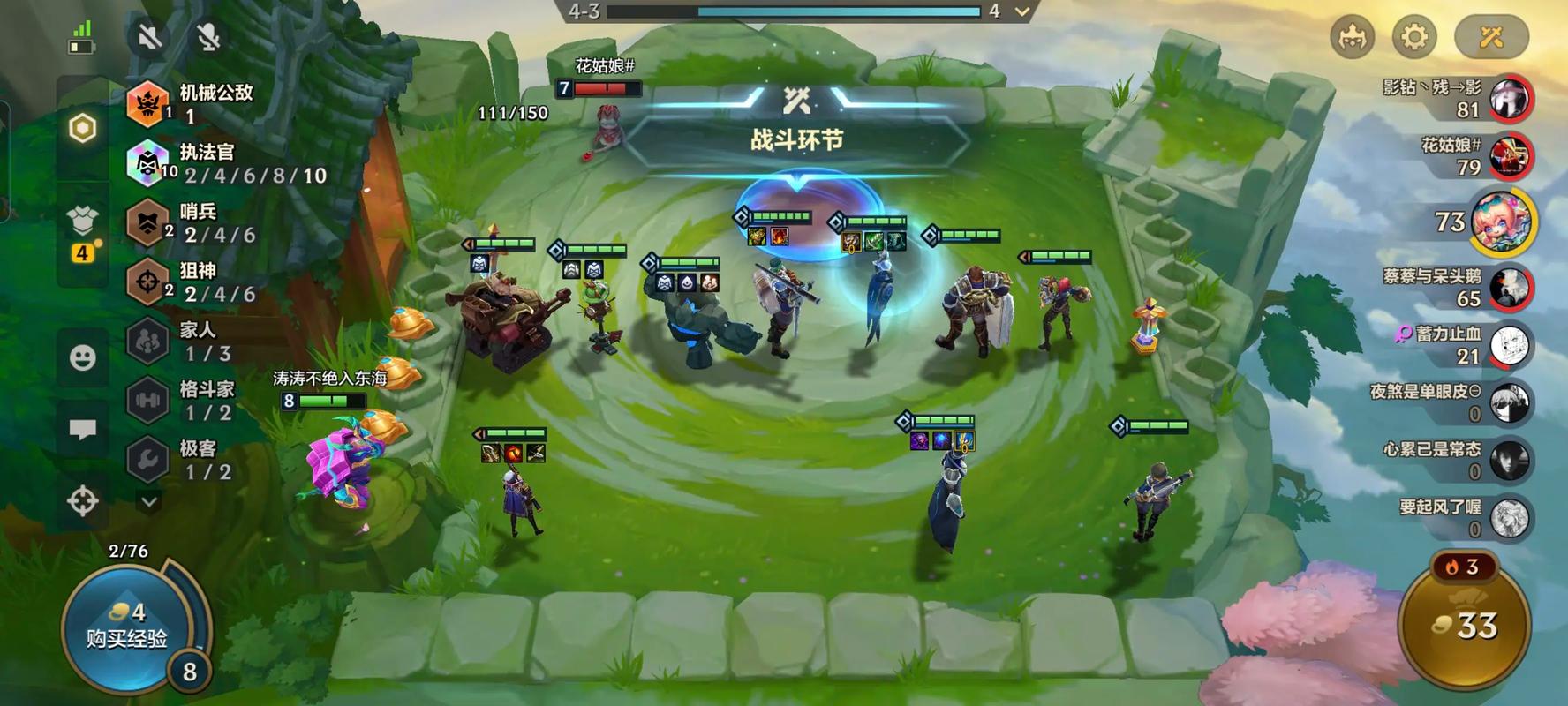Toggle the muted speaker icon
Image resolution: width=1568 pixels, height=706 pixels.
coord(150,37)
